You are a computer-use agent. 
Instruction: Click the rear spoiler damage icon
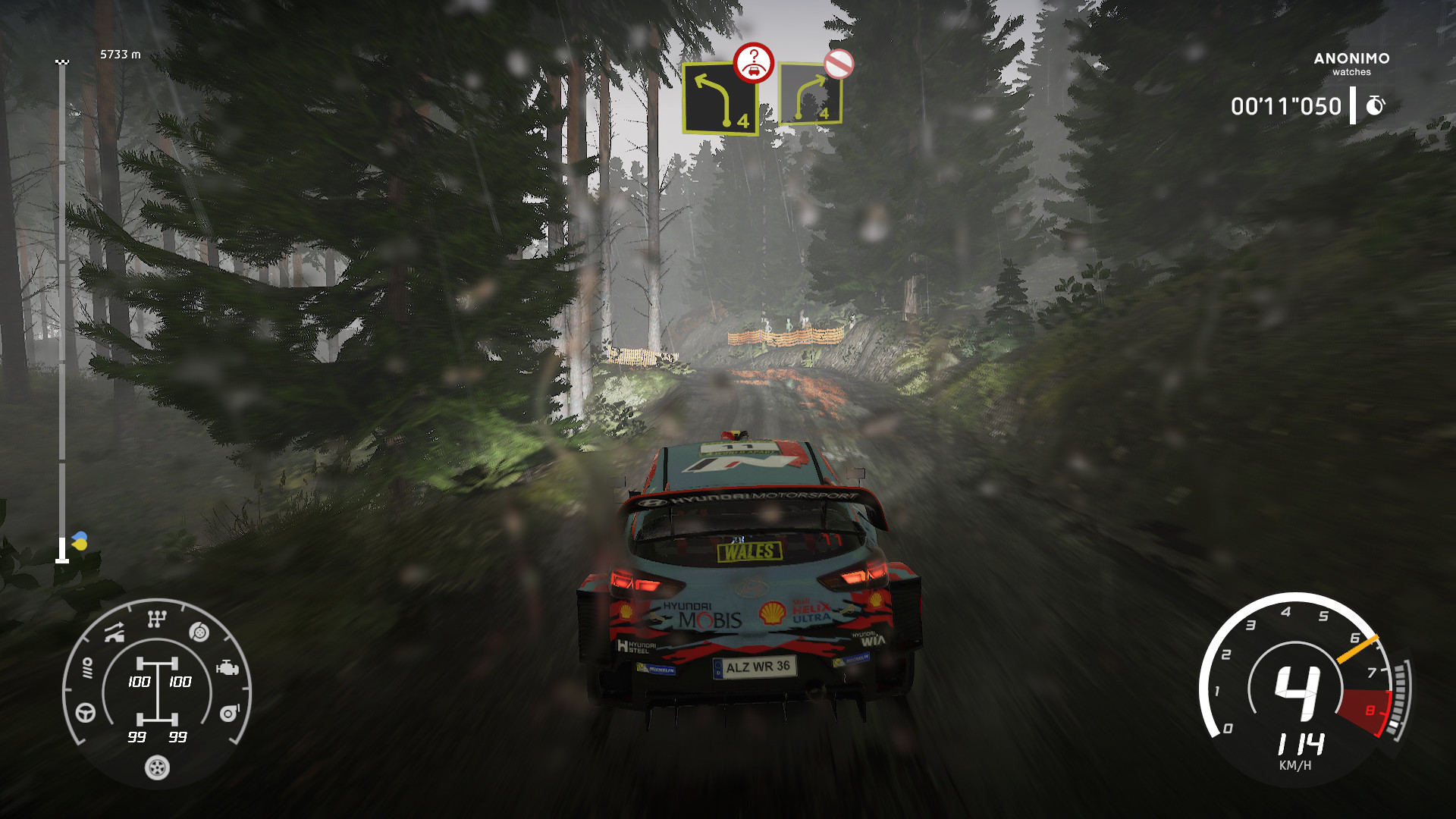click(114, 632)
